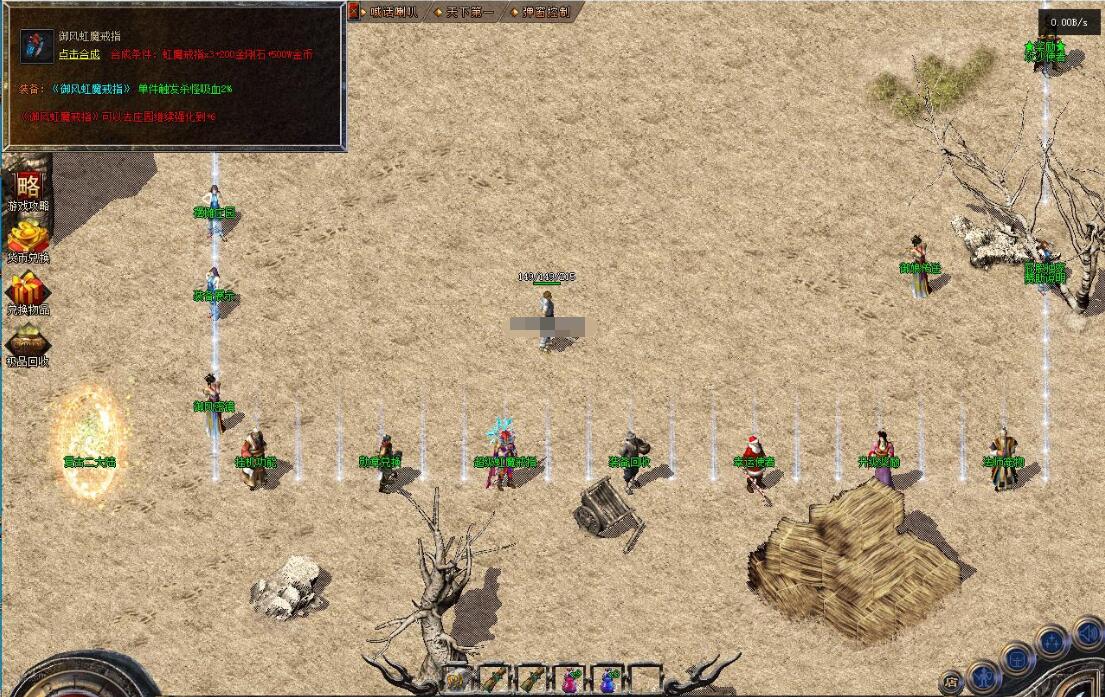Screen dimensions: 1105x697
Task: Open the 物品回收 item recycling
Action: 28,343
